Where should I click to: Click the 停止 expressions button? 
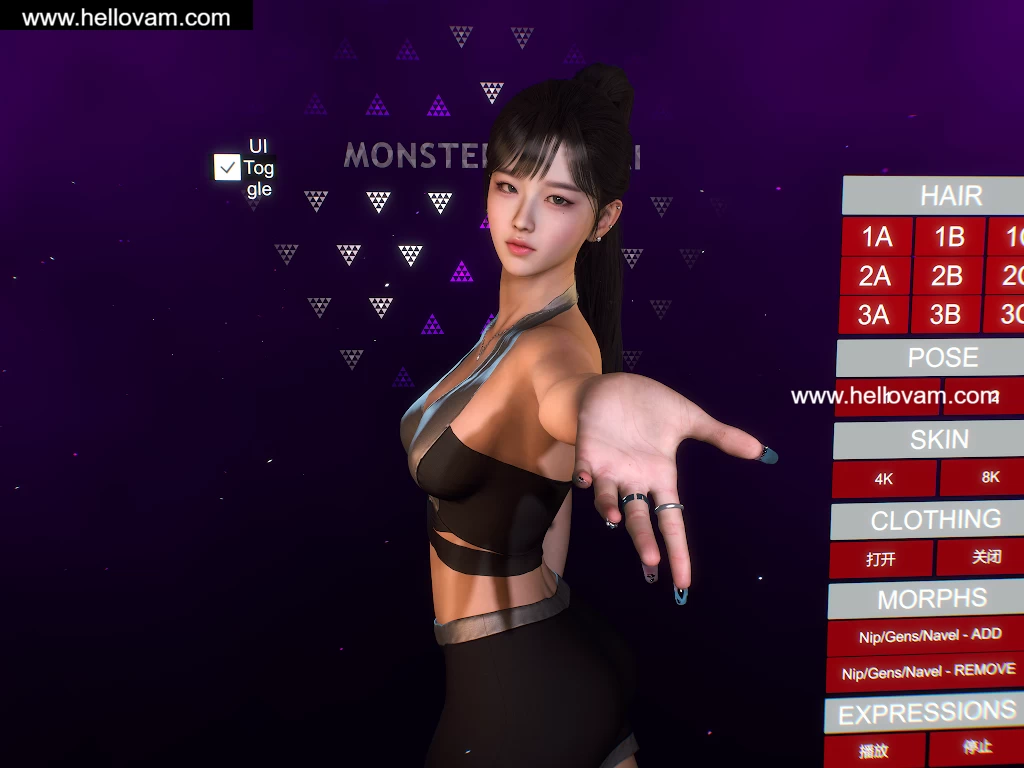coord(976,747)
